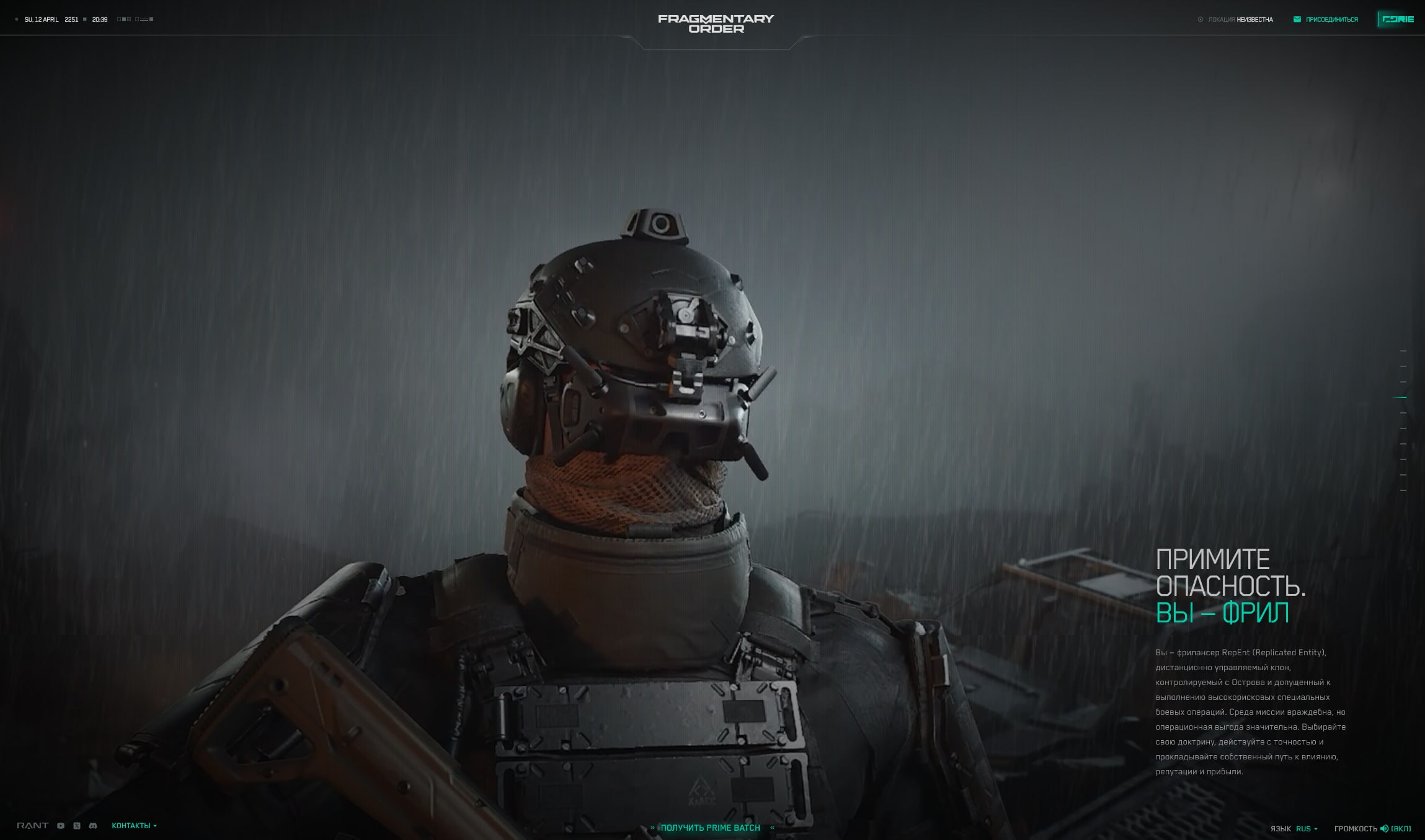Click the RANT studio logo
This screenshot has height=840, width=1425.
(32, 826)
